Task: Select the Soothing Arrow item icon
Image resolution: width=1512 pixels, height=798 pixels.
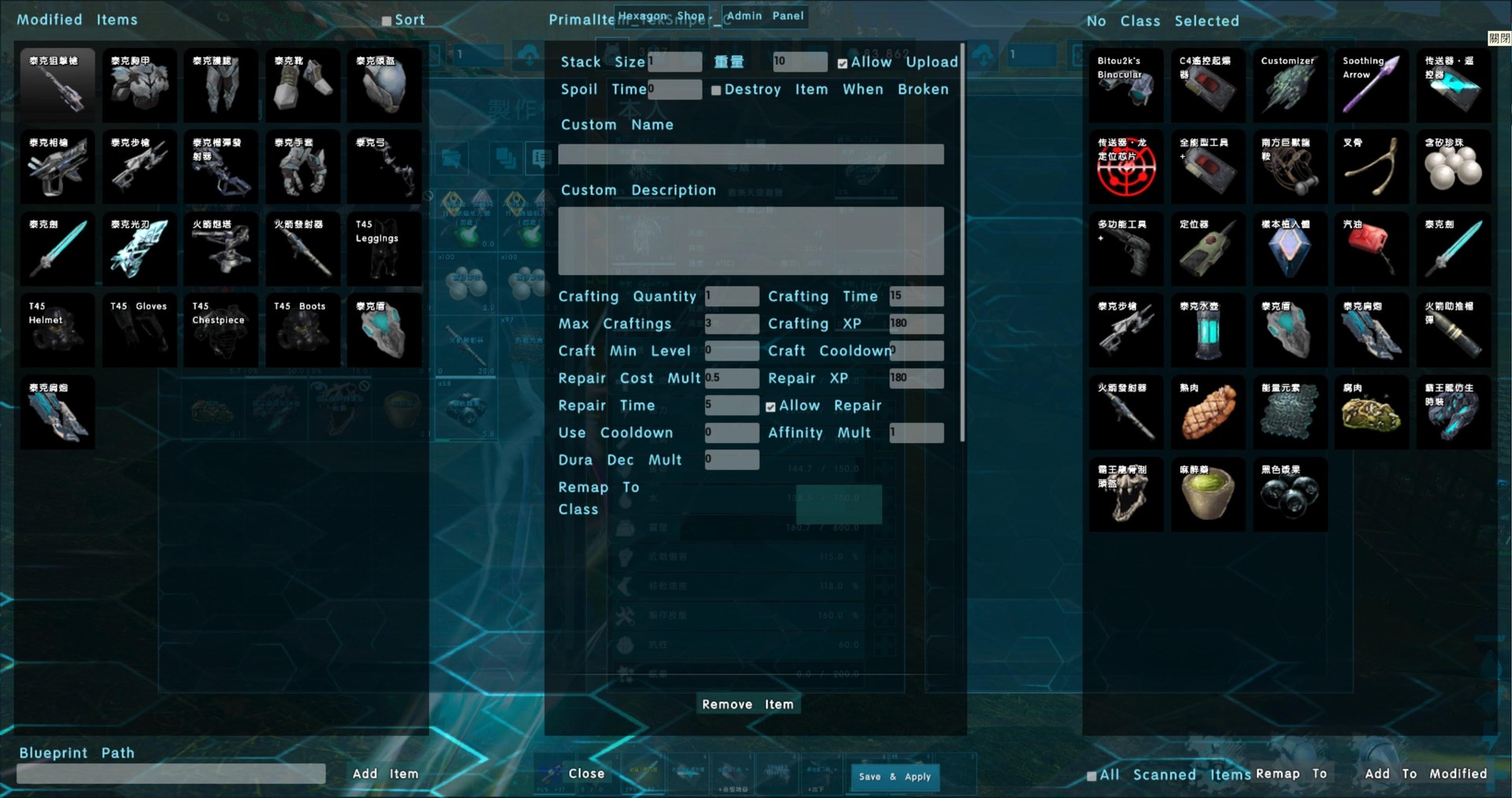Action: 1371,85
